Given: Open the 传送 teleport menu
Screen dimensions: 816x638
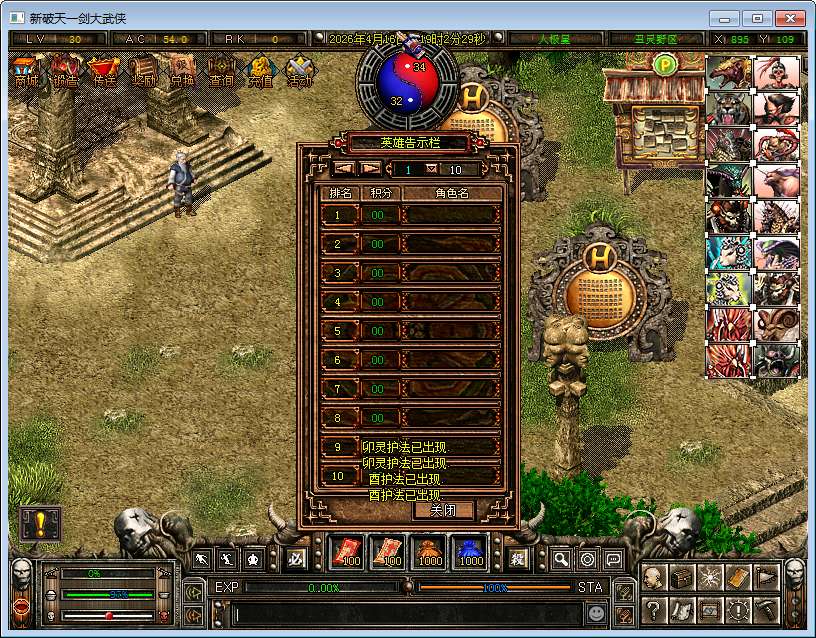Looking at the screenshot, I should click(104, 72).
